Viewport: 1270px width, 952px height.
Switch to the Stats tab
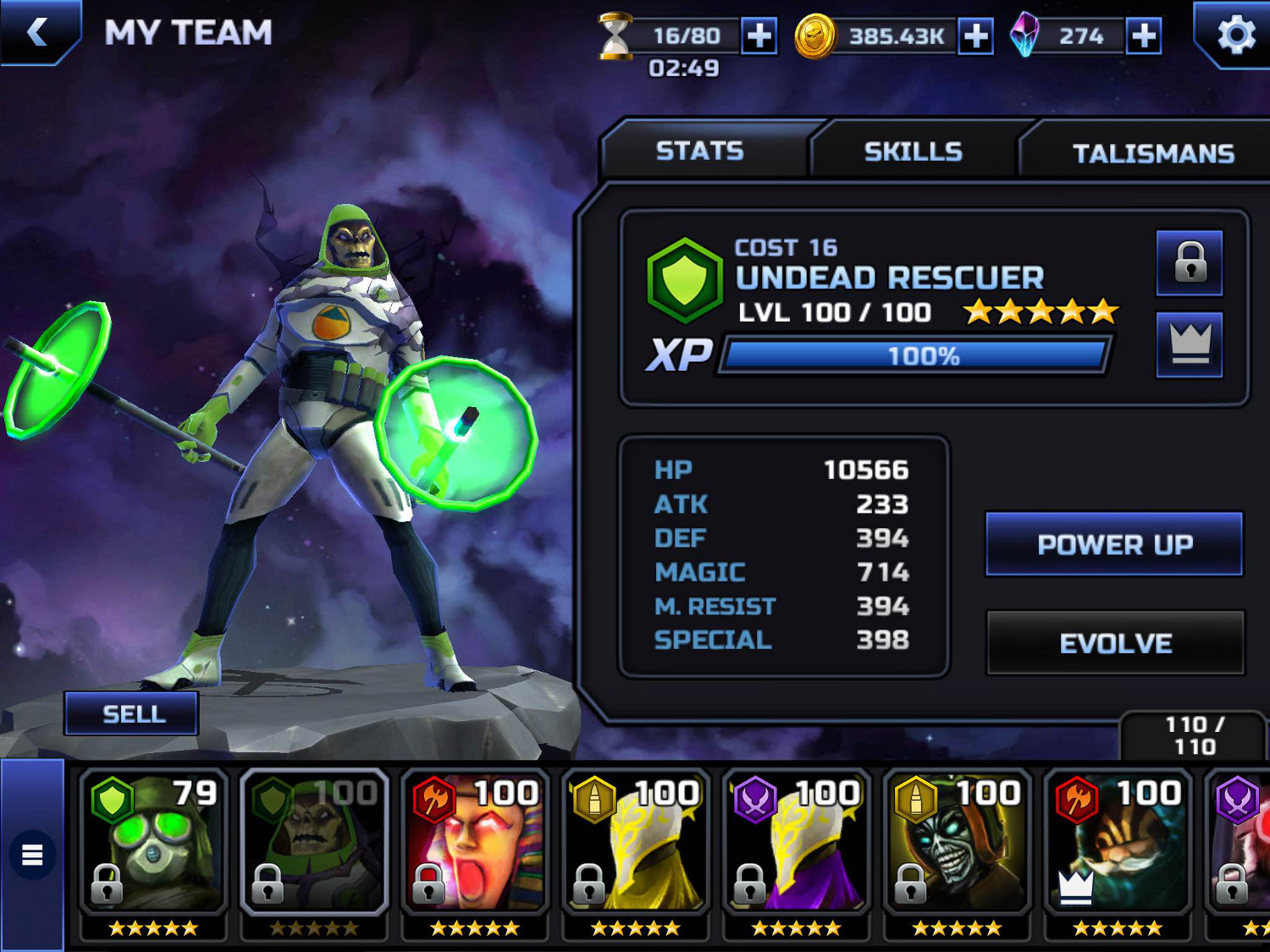click(x=699, y=151)
